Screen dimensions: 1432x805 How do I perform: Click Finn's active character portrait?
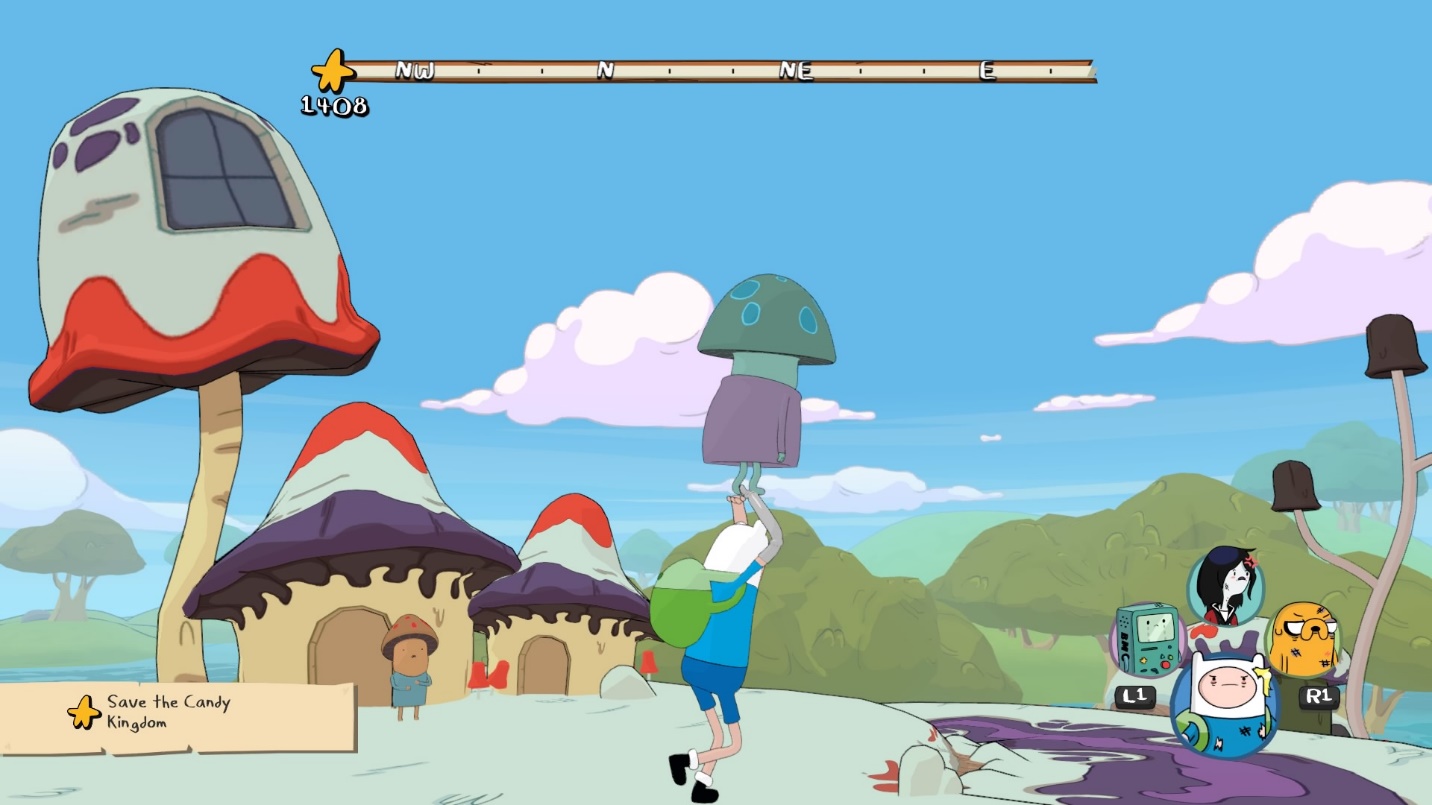(1224, 703)
